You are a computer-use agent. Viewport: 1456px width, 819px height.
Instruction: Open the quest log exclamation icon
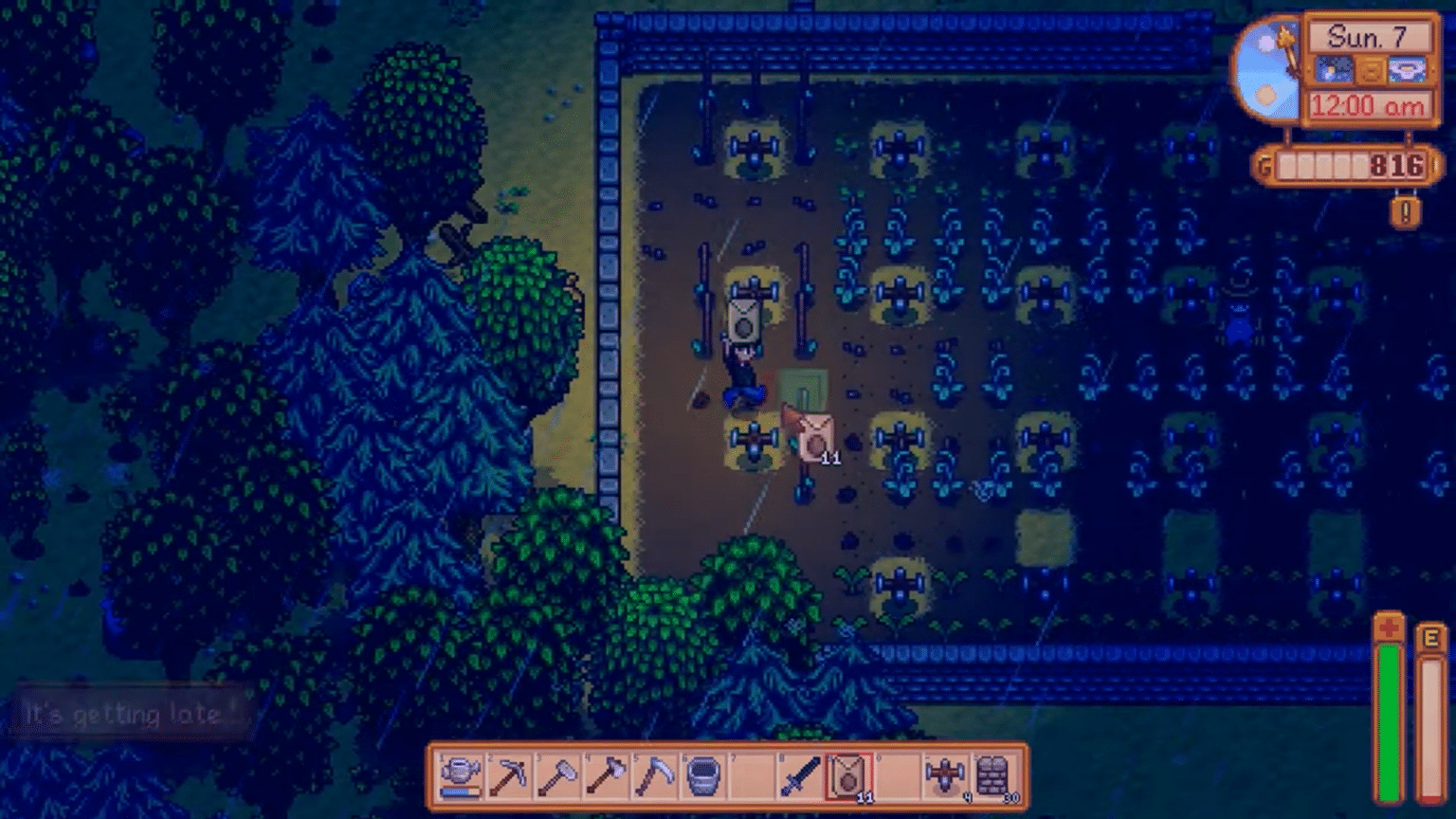pos(1403,210)
